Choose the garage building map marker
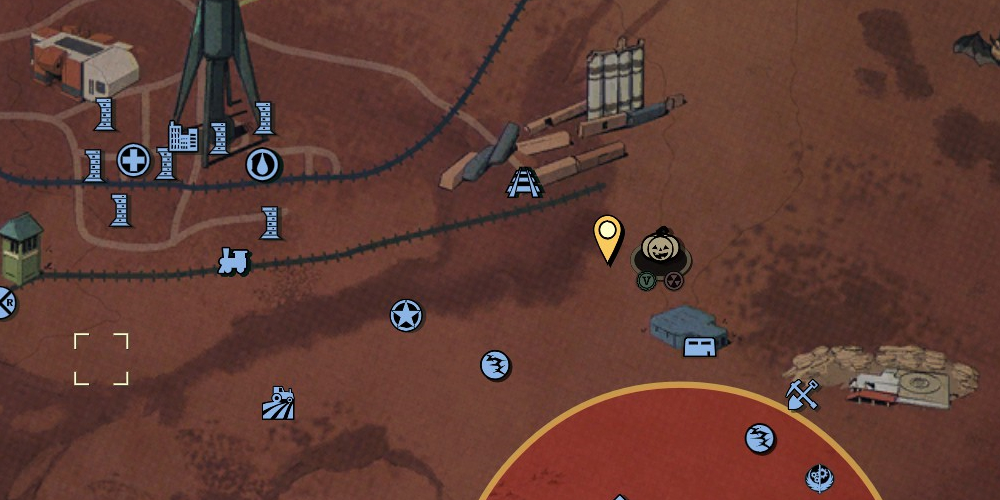This screenshot has height=500, width=1000. [699, 346]
